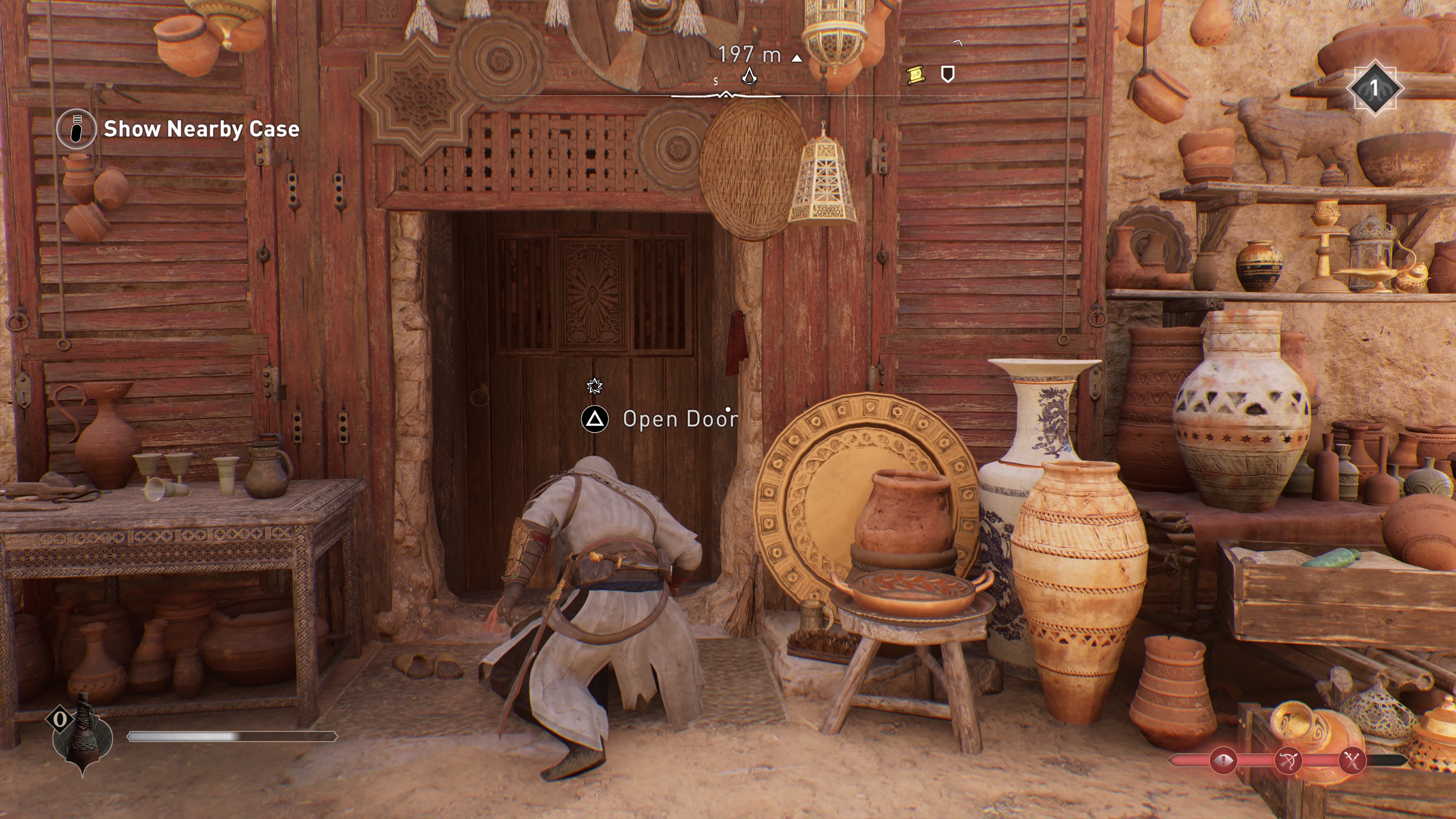Select the shield icon on the compass bar
This screenshot has height=819, width=1456.
point(948,75)
